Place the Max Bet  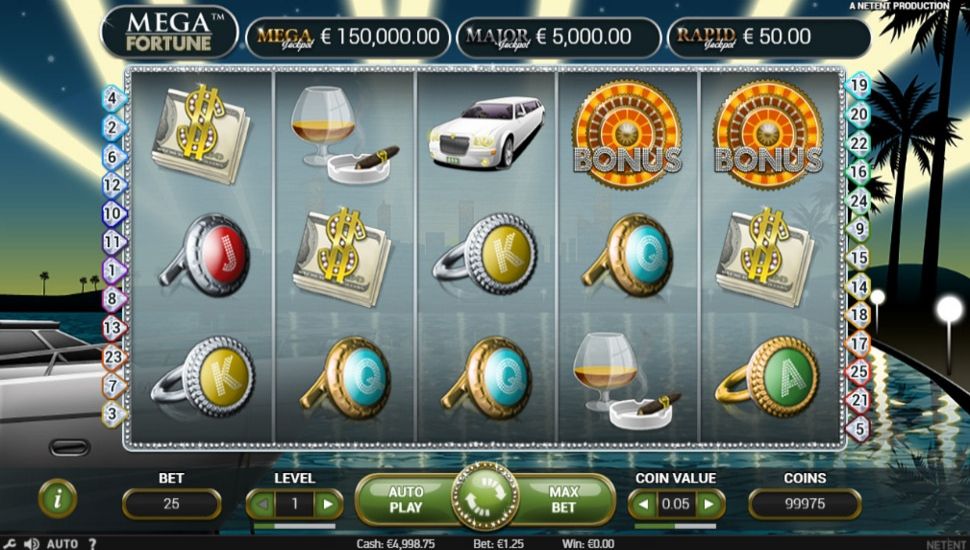[566, 499]
